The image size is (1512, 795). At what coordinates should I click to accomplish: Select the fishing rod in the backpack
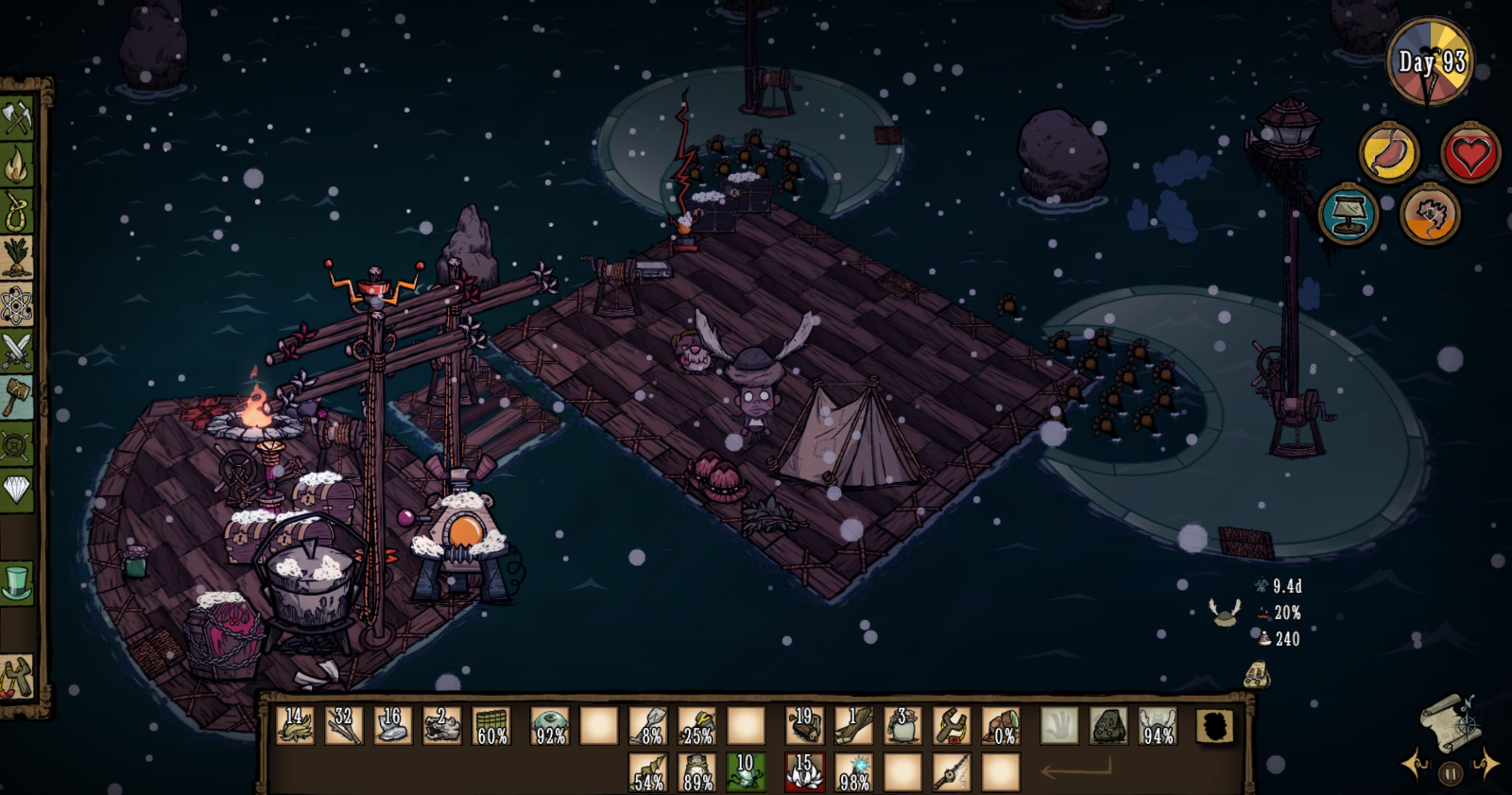[952, 771]
